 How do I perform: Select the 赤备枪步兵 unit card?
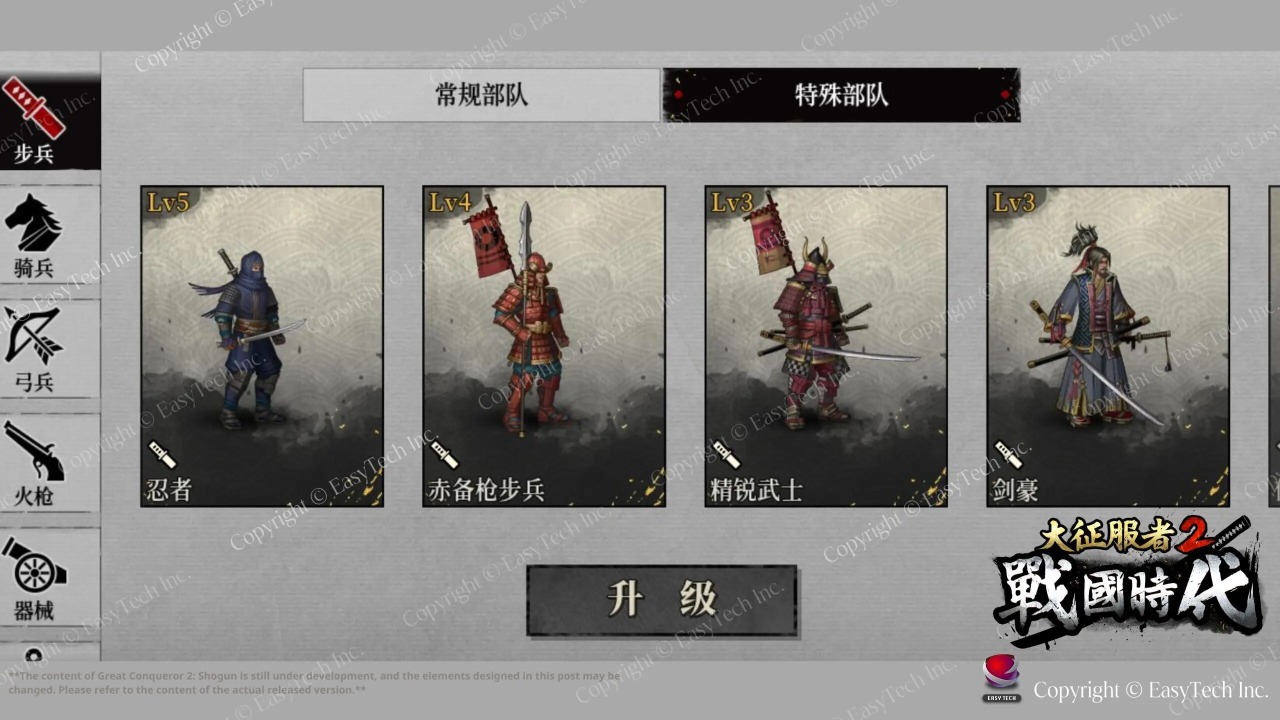pyautogui.click(x=543, y=345)
